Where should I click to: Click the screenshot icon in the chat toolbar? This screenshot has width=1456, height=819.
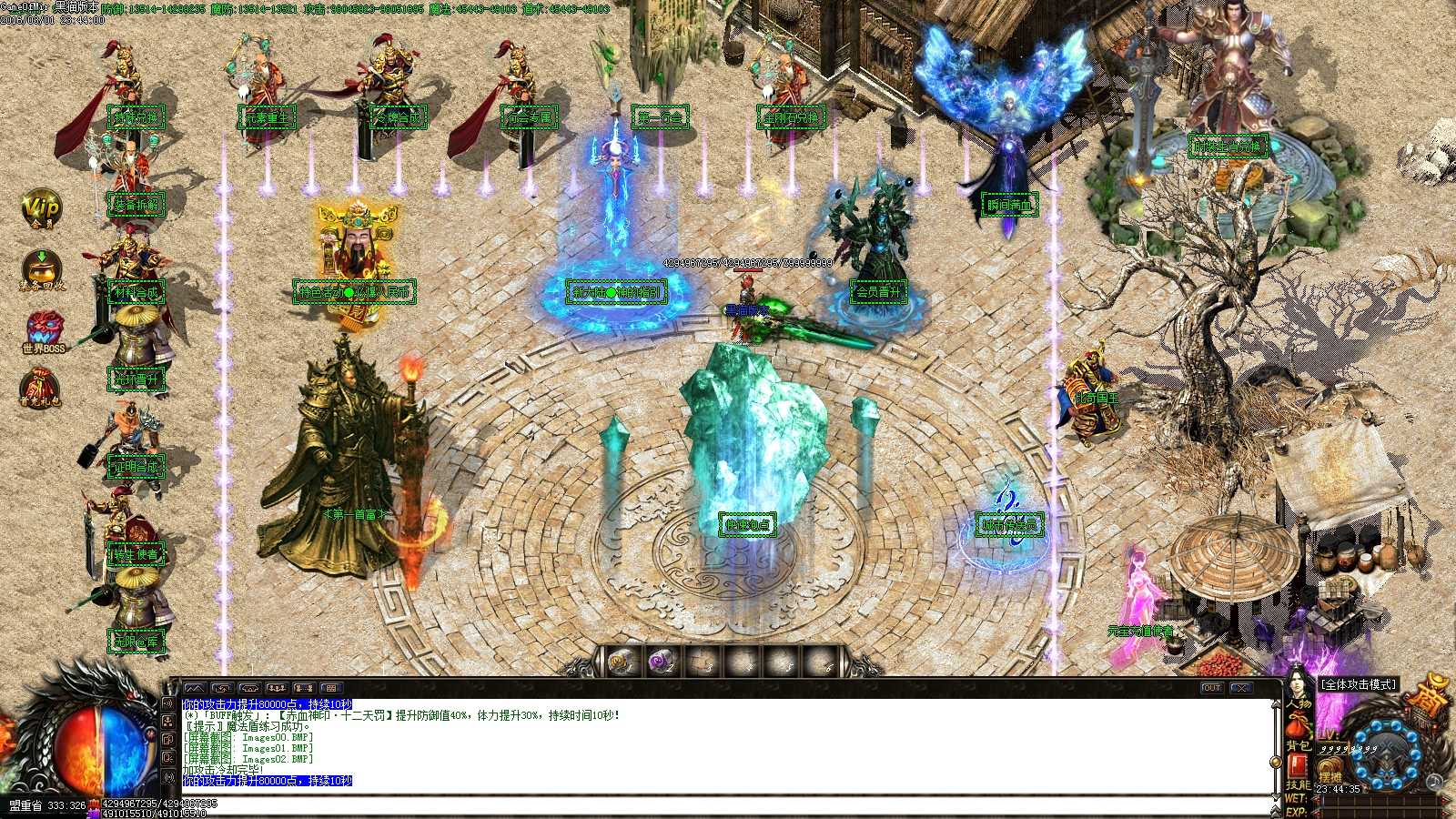coord(220,689)
